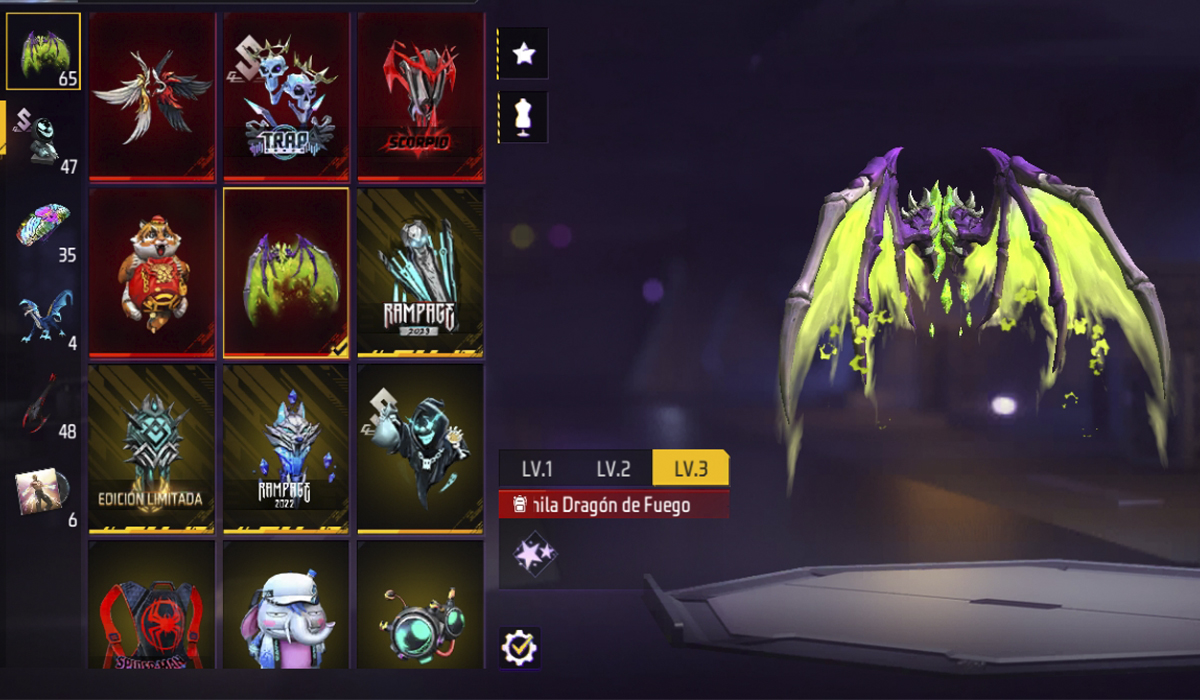The width and height of the screenshot is (1200, 700).
Task: Select the elephant with cap backpack
Action: coord(286,606)
